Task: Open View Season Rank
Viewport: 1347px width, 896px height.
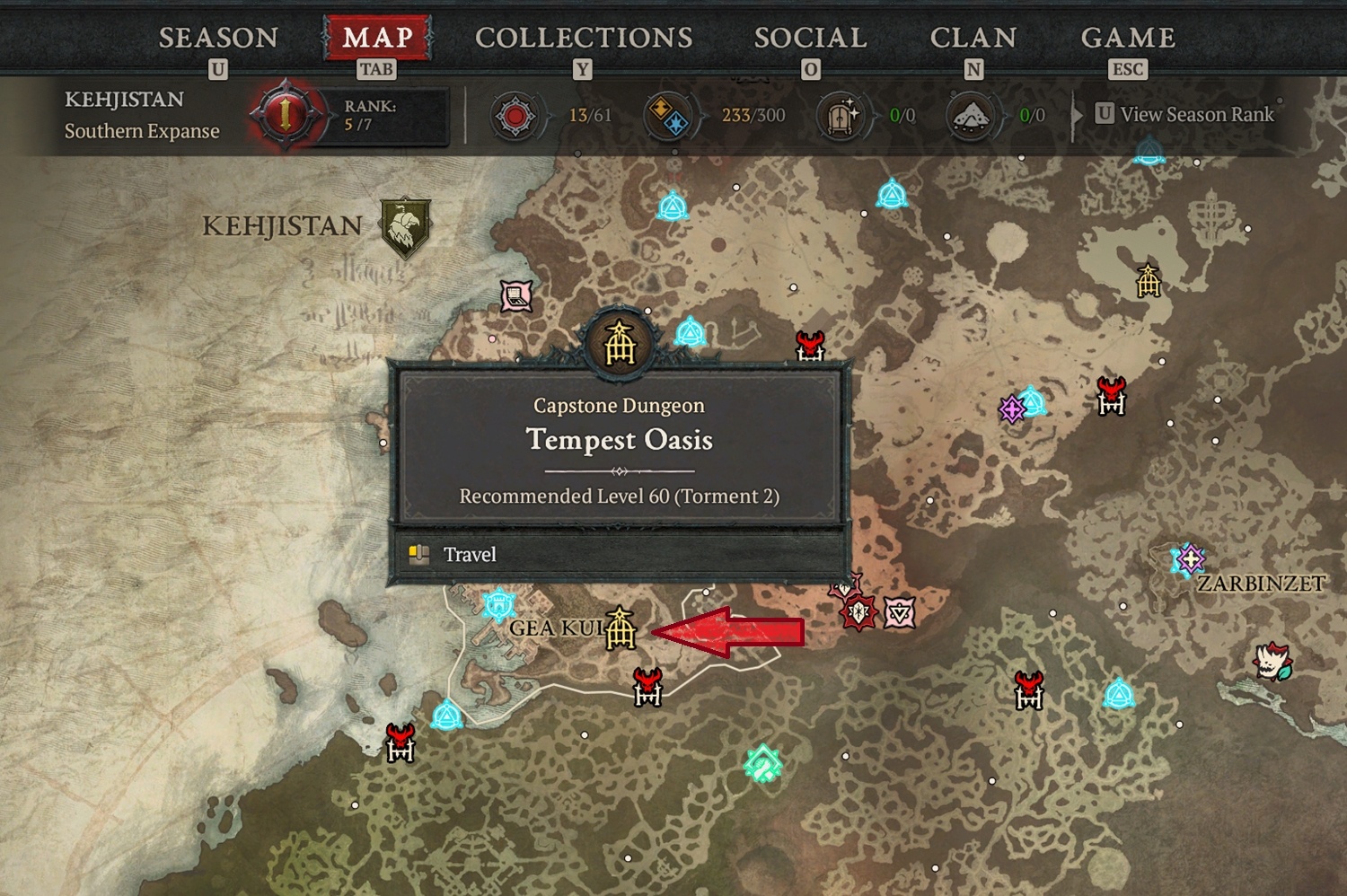Action: pos(1185,114)
